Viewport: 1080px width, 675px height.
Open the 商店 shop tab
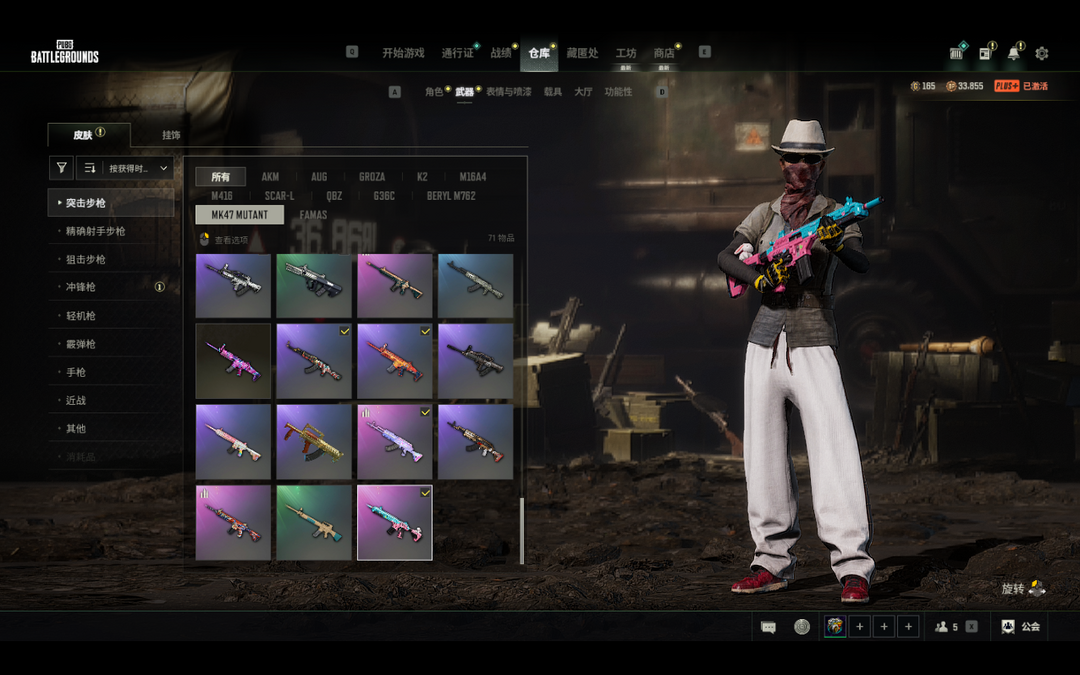(664, 53)
